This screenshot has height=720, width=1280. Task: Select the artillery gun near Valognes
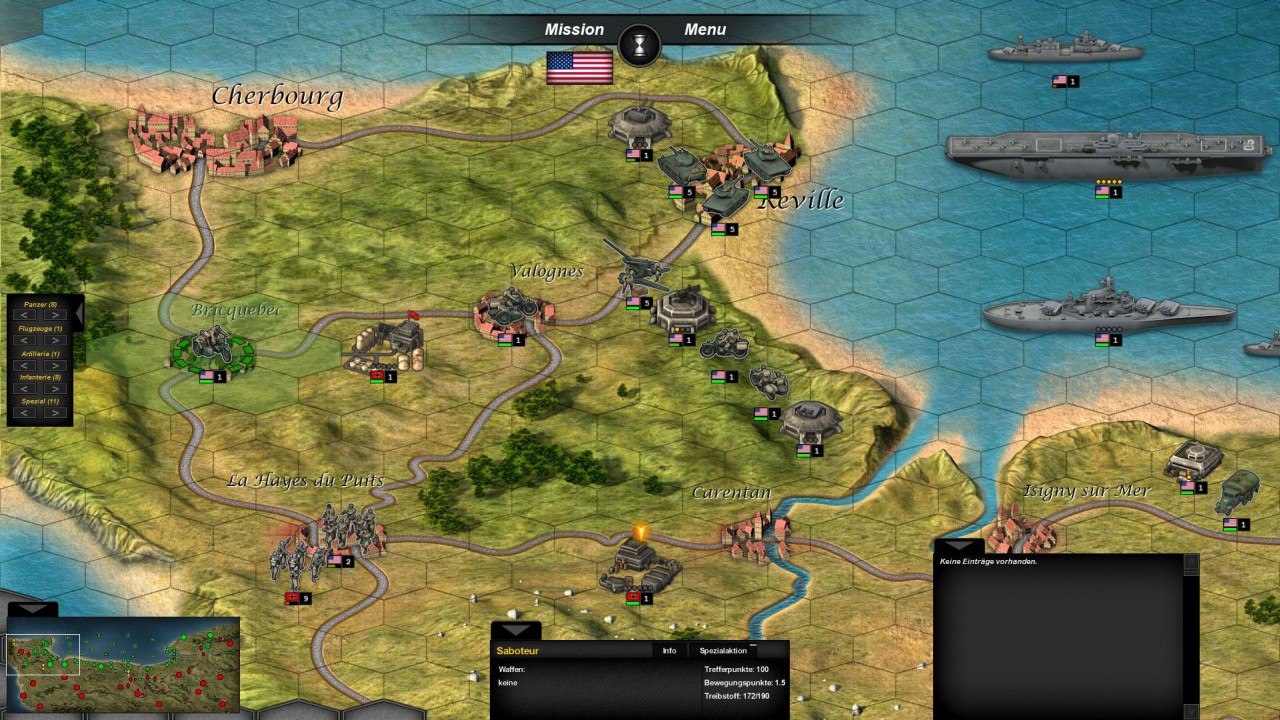coord(636,267)
